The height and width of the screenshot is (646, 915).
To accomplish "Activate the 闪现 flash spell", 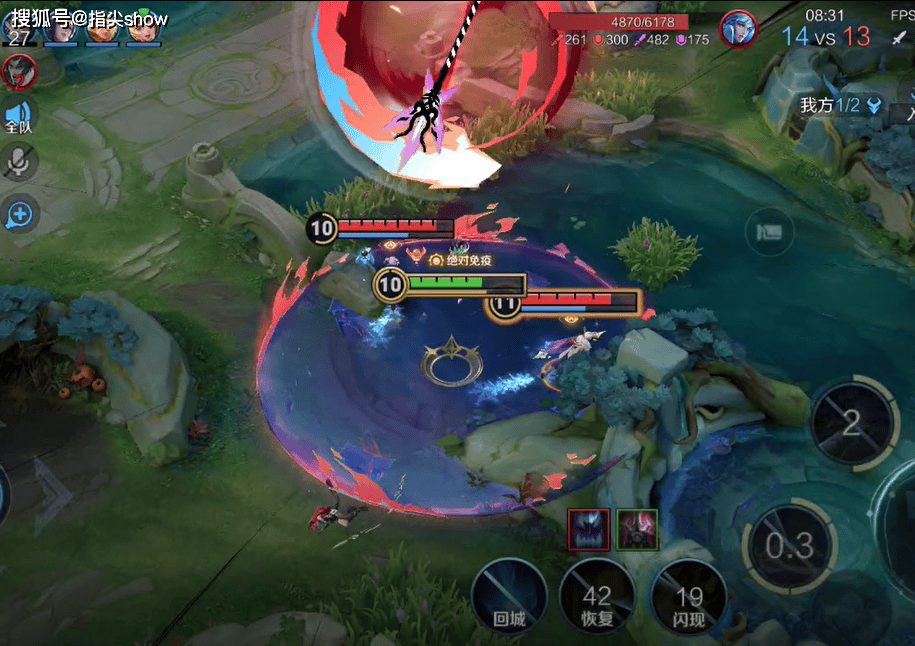I will click(689, 597).
